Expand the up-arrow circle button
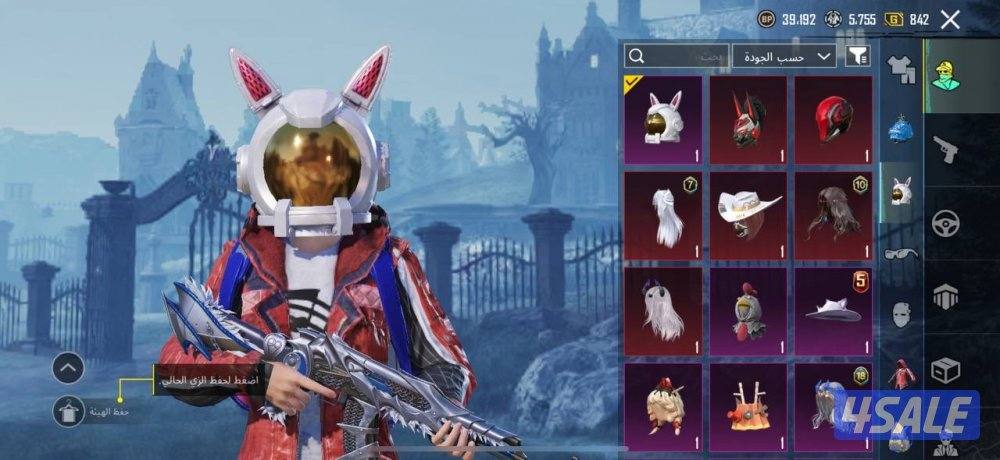 pyautogui.click(x=68, y=368)
